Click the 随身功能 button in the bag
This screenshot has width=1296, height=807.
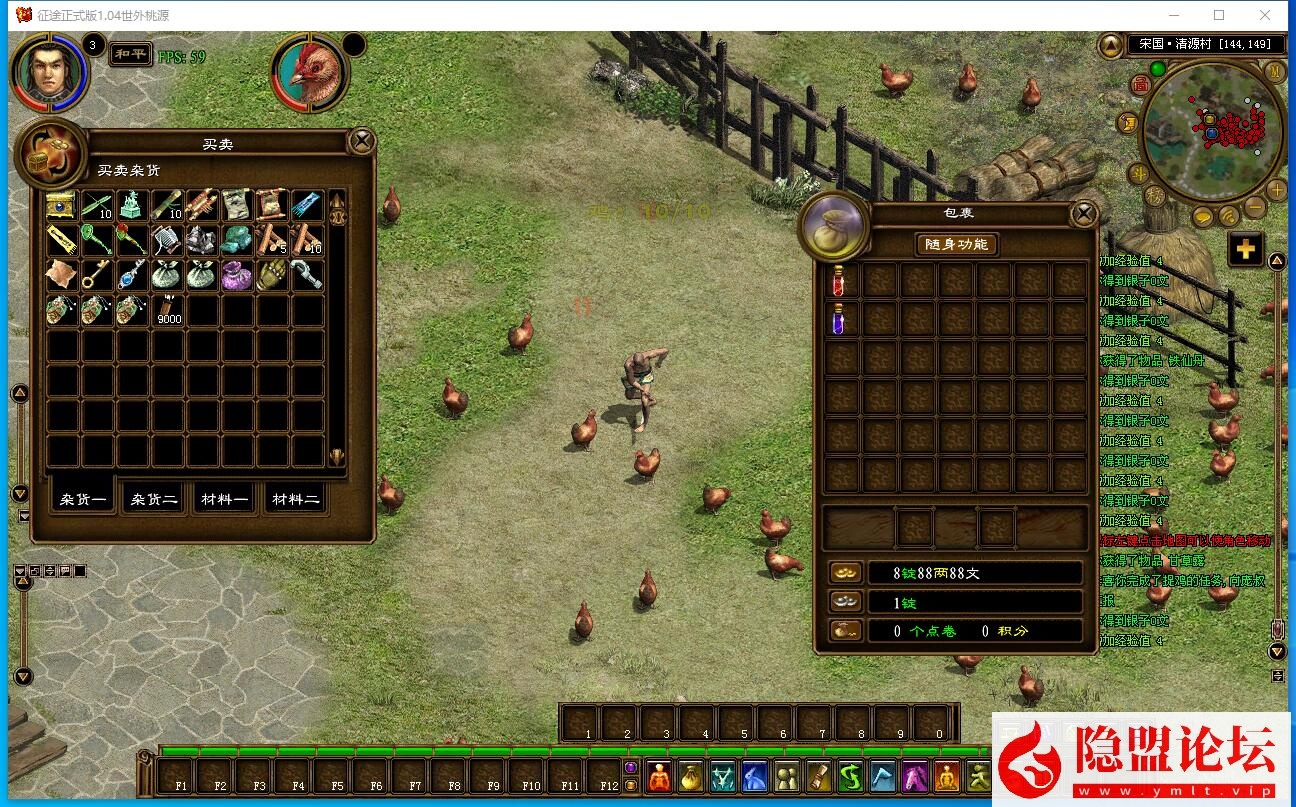(956, 245)
